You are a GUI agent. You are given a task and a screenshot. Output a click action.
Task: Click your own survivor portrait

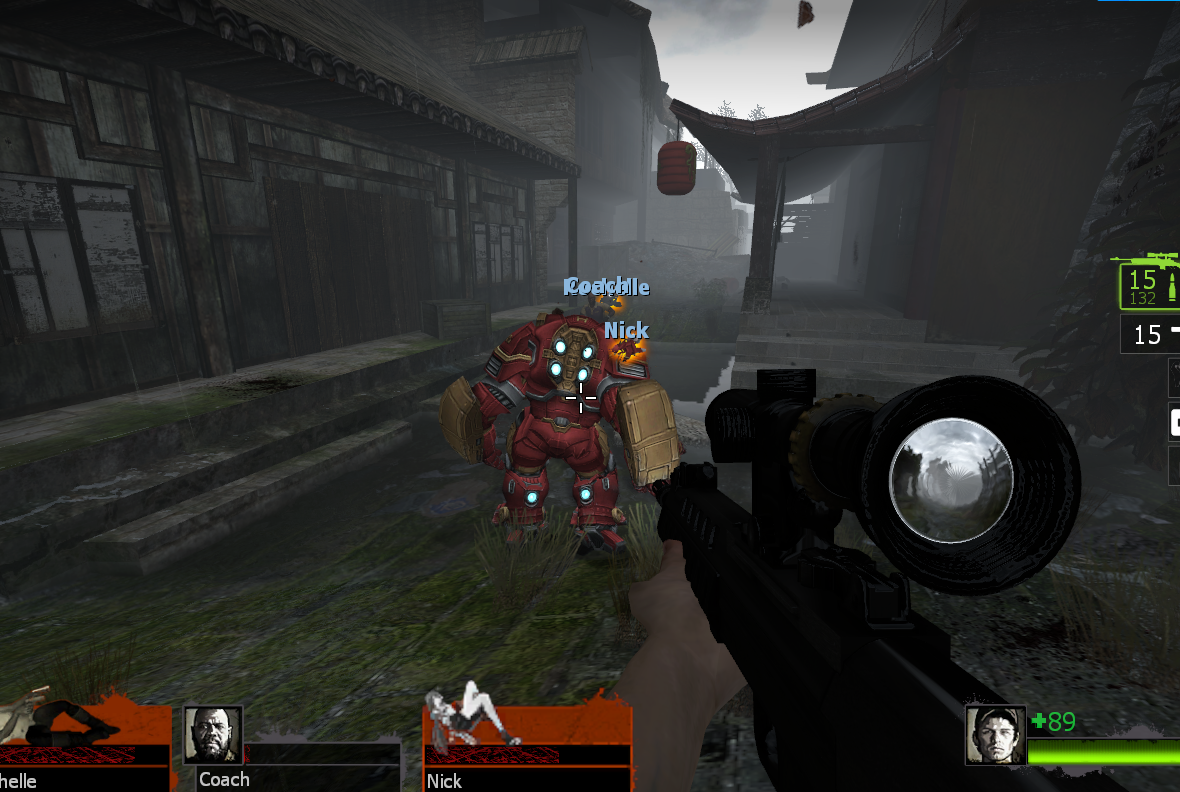click(x=996, y=735)
